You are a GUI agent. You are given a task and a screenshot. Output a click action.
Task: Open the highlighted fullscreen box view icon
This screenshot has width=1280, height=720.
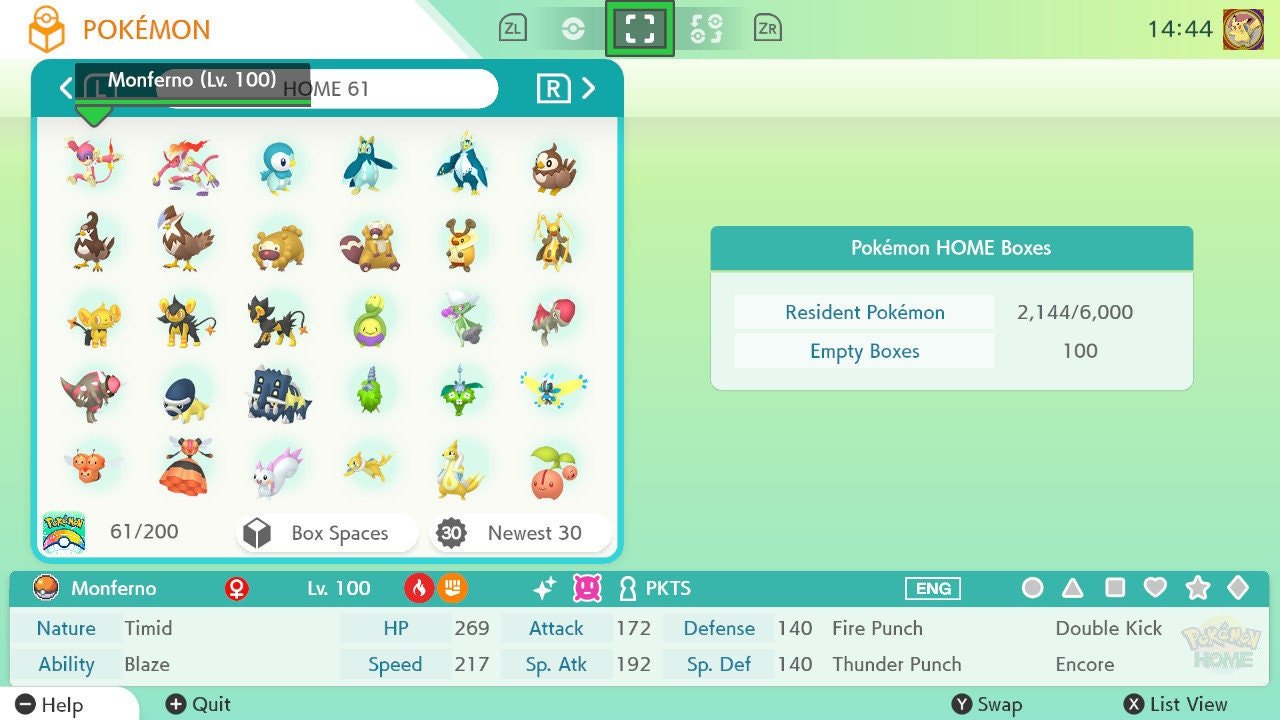tap(640, 27)
